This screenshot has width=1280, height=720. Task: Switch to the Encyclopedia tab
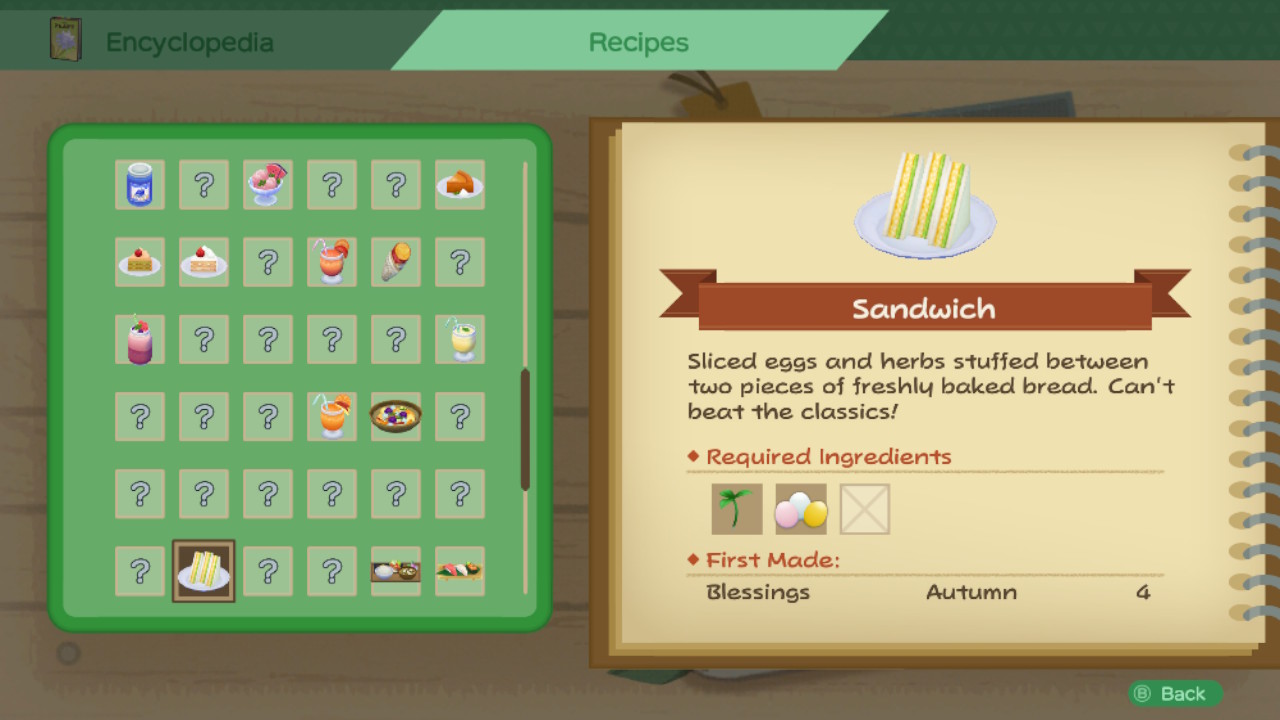tap(190, 42)
